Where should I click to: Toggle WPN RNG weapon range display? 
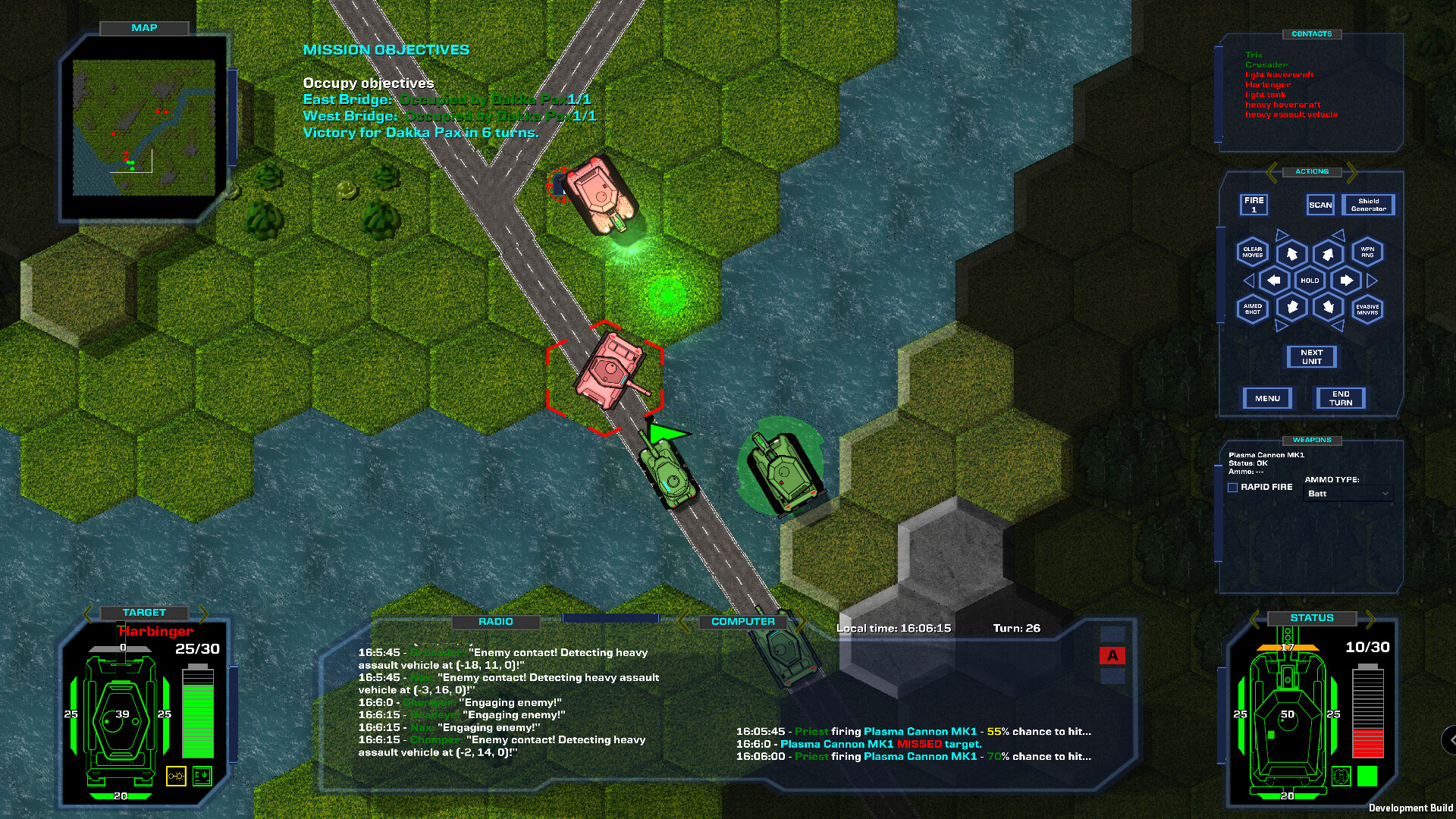pyautogui.click(x=1367, y=253)
